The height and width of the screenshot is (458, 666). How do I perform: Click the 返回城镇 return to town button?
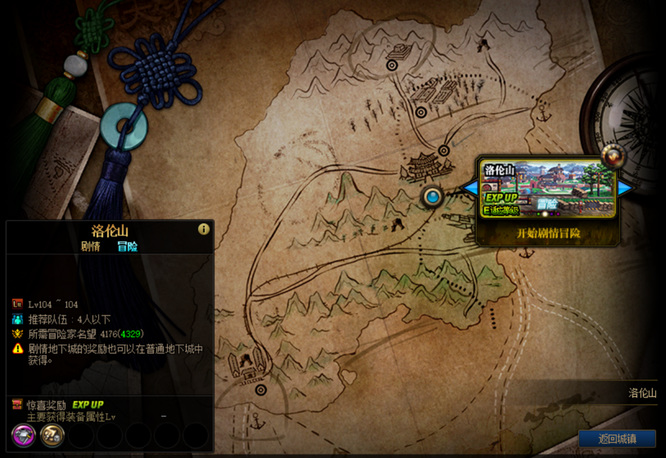tap(616, 439)
